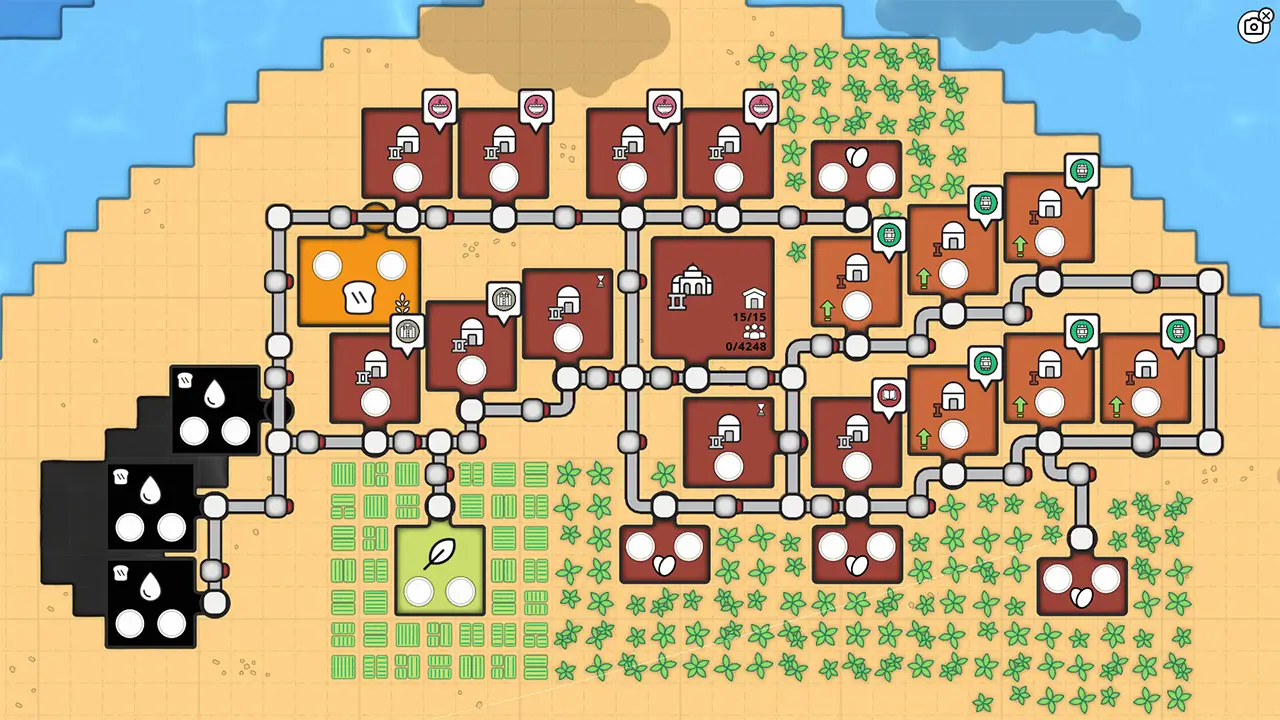Click the small bread tag on a well tile corner
1280x720 pixels.
184,380
